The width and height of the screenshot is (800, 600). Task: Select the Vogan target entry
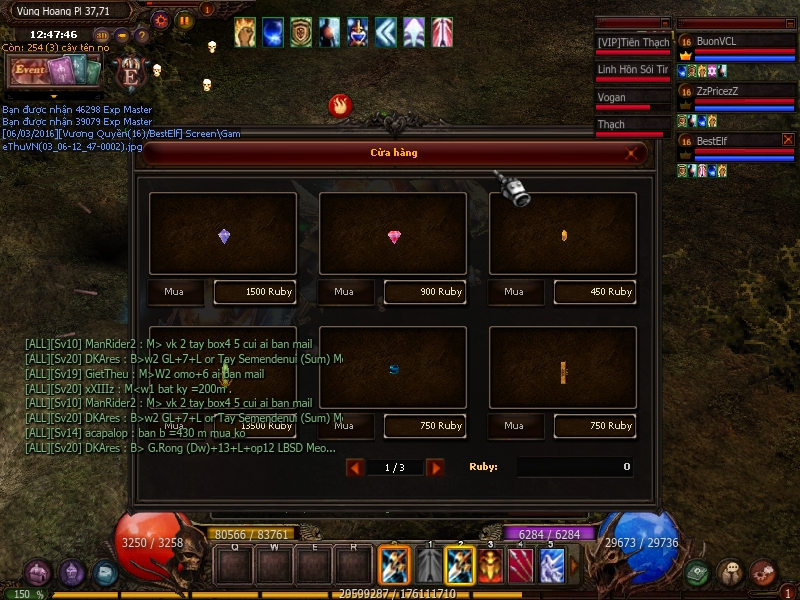tap(630, 99)
